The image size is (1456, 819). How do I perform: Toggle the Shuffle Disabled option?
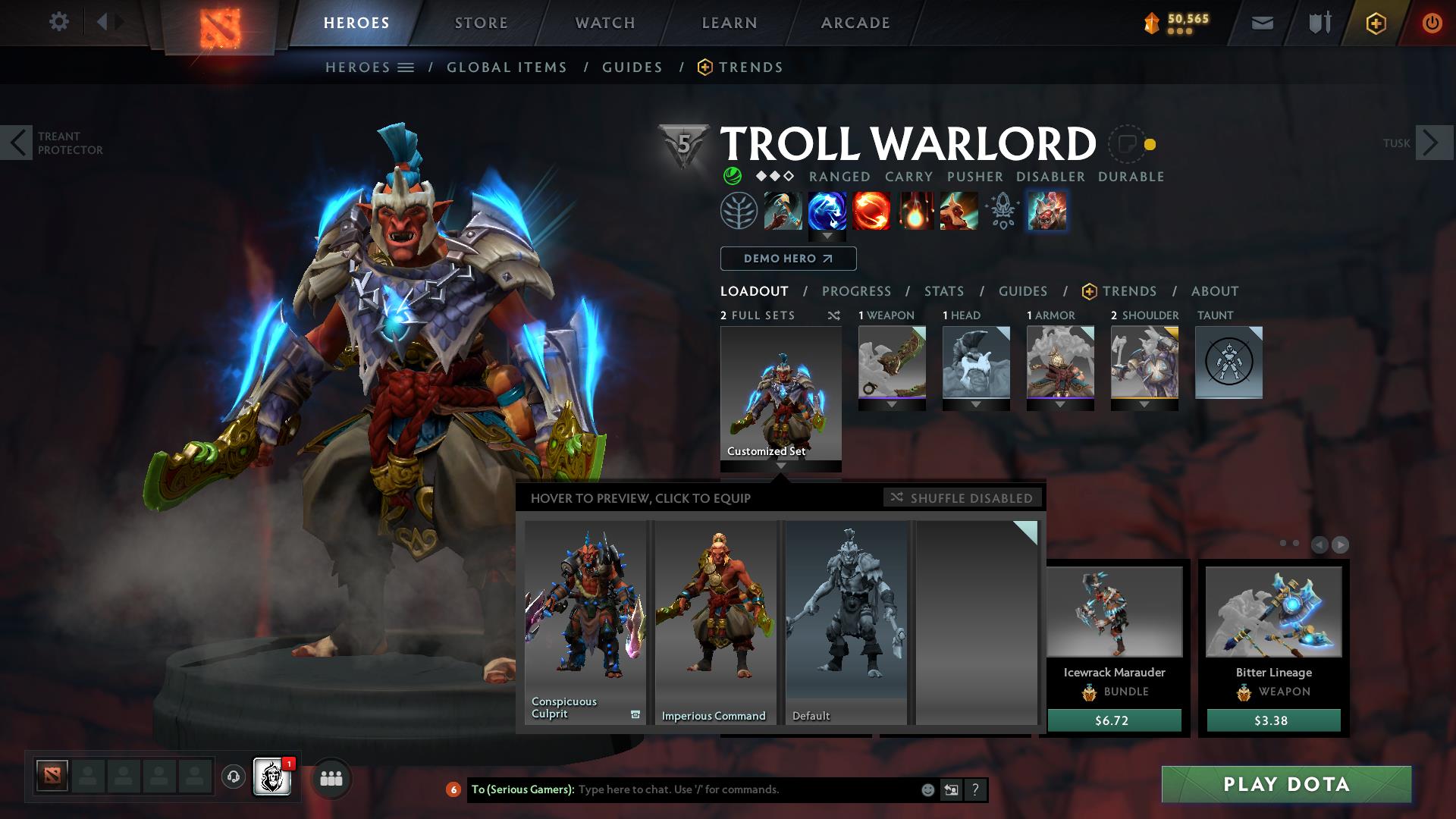click(962, 498)
